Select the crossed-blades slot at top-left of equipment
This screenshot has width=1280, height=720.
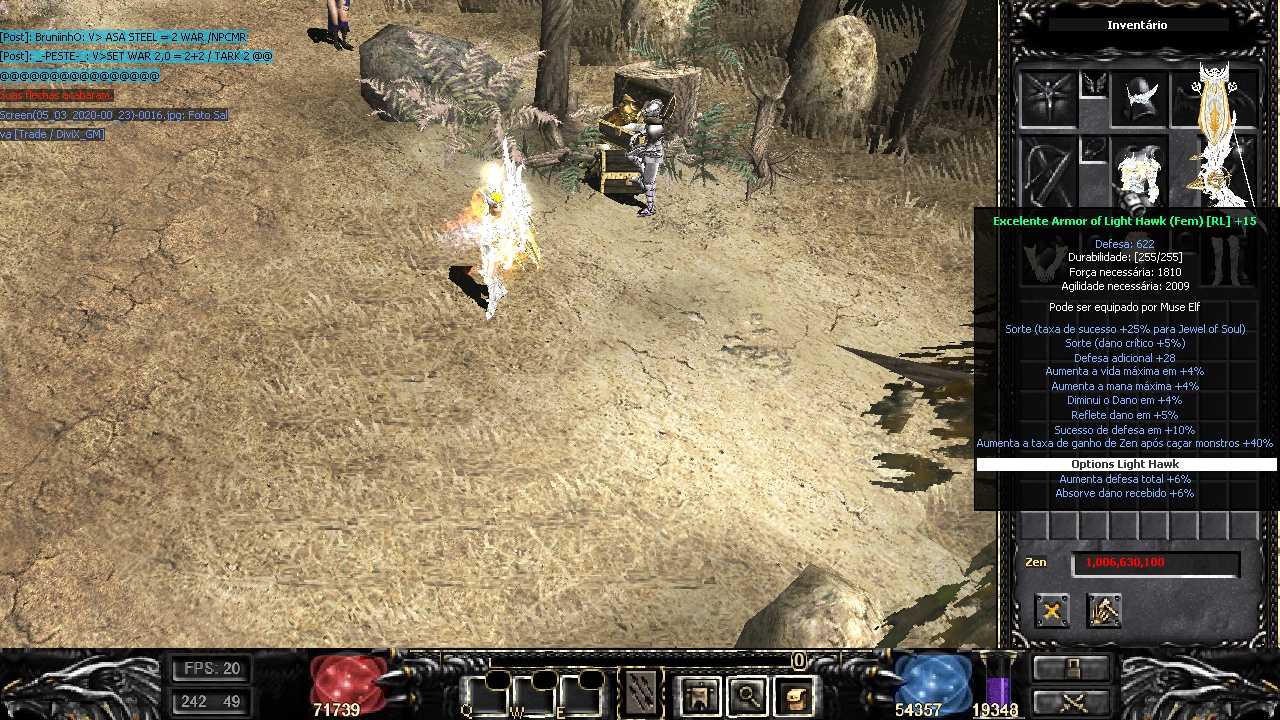tap(1047, 100)
